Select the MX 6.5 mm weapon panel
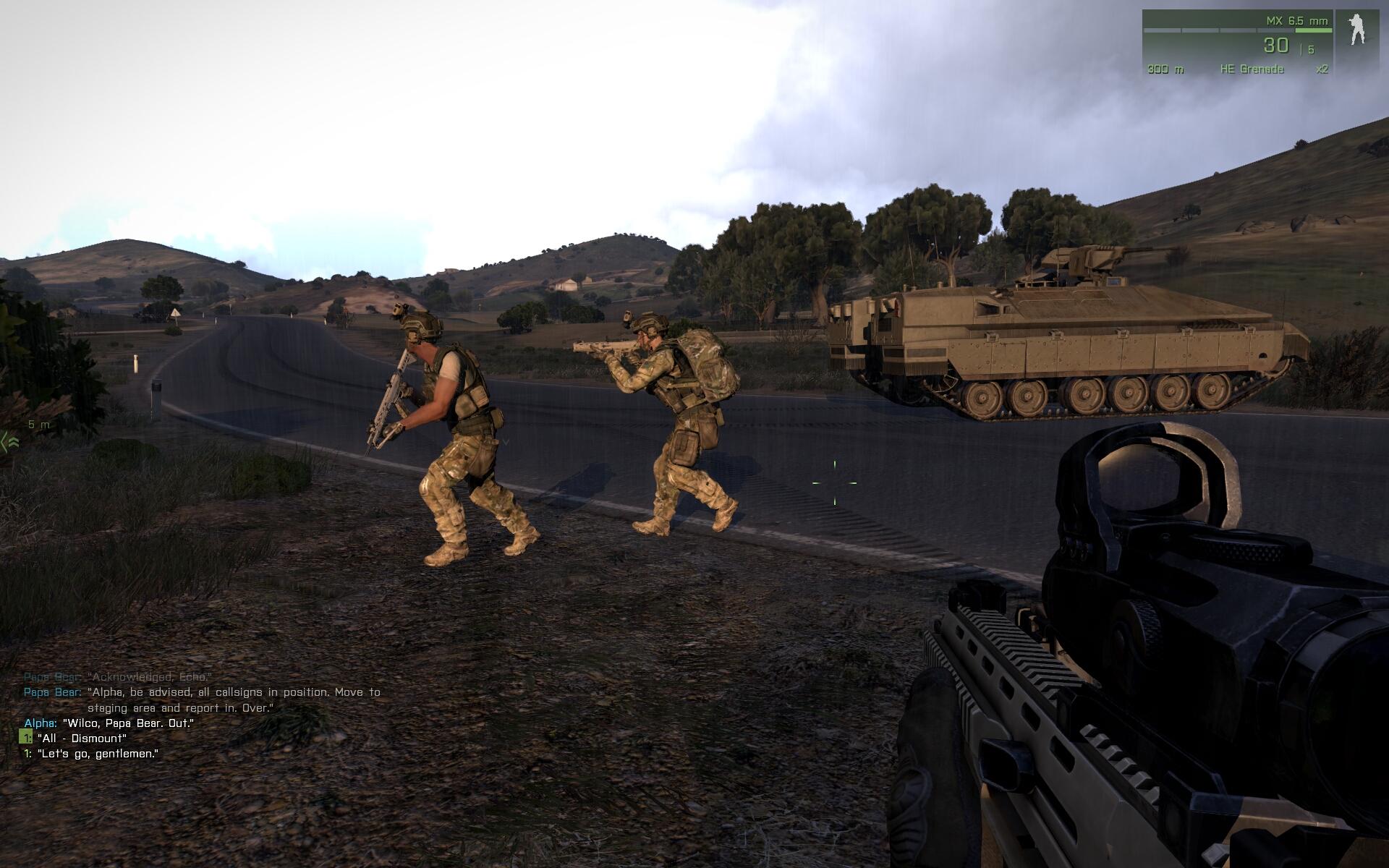 (x=1237, y=43)
